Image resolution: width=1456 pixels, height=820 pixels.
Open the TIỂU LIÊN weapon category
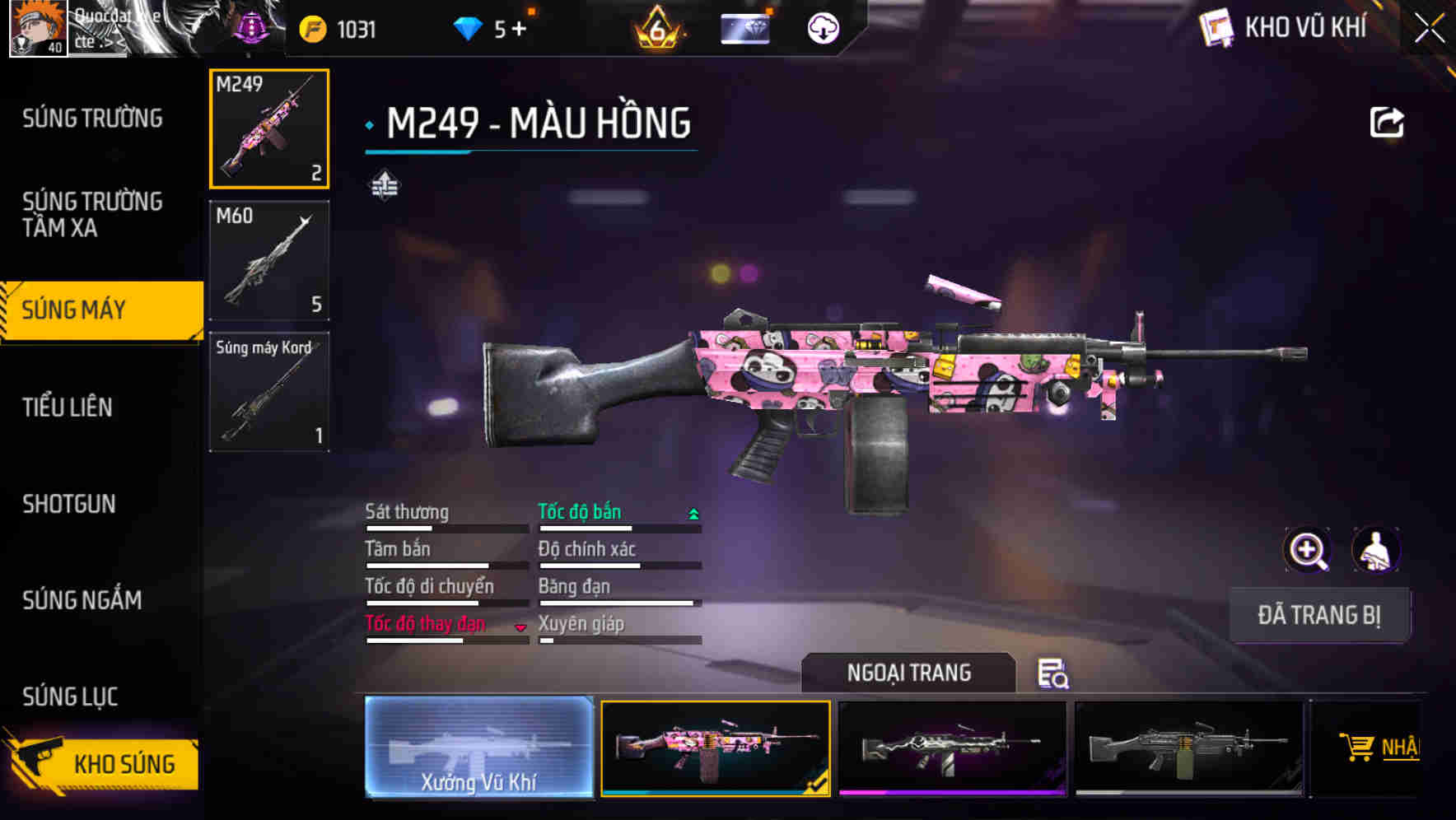point(69,407)
